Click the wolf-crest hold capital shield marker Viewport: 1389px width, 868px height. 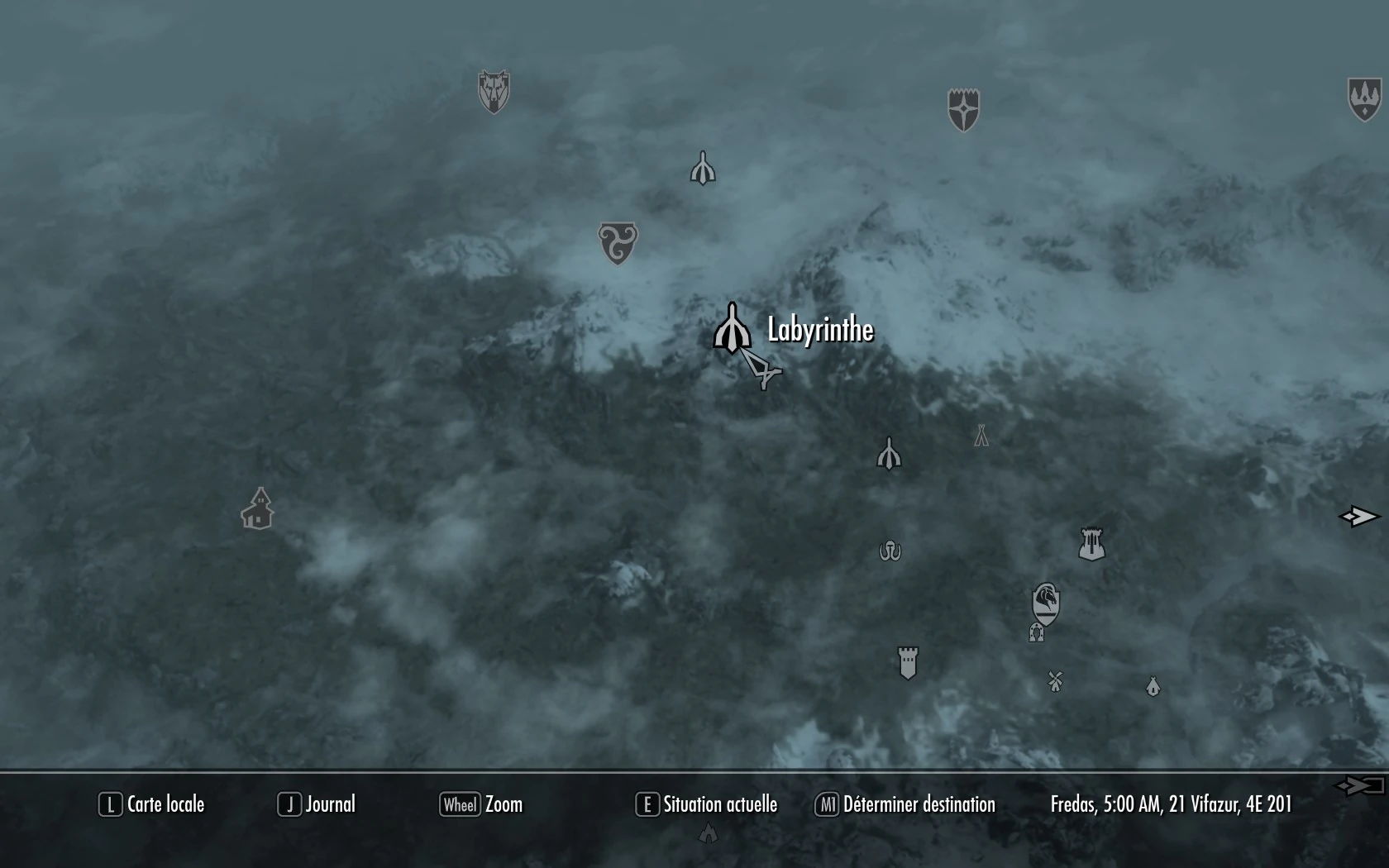point(494,91)
